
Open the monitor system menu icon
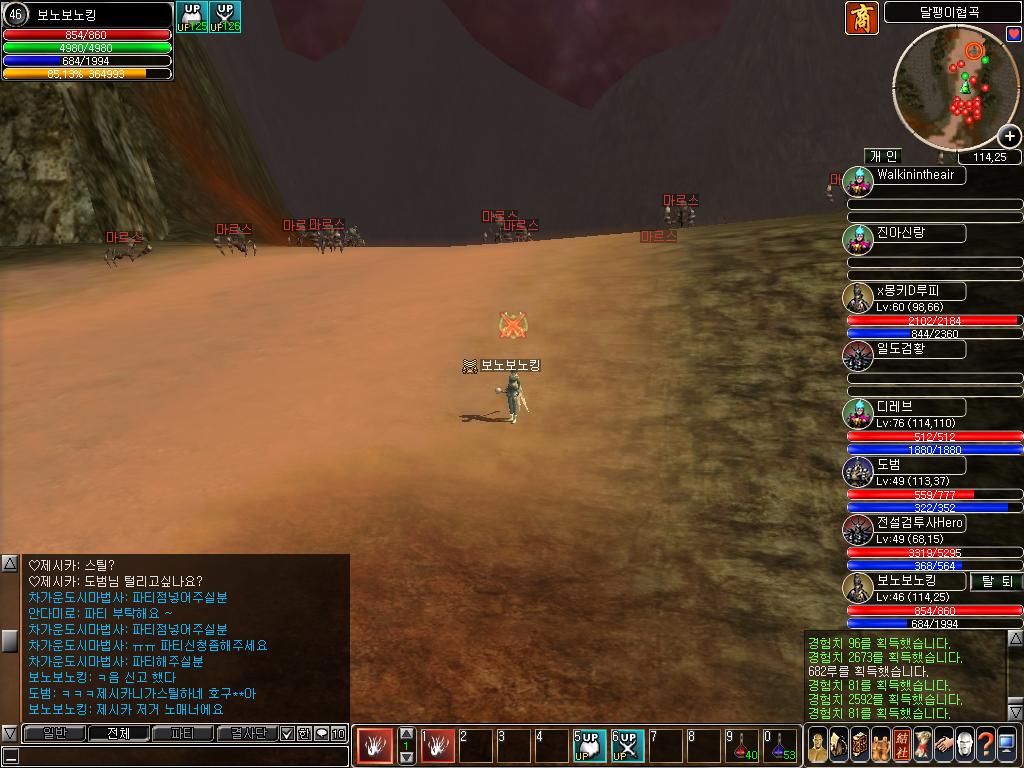1007,745
